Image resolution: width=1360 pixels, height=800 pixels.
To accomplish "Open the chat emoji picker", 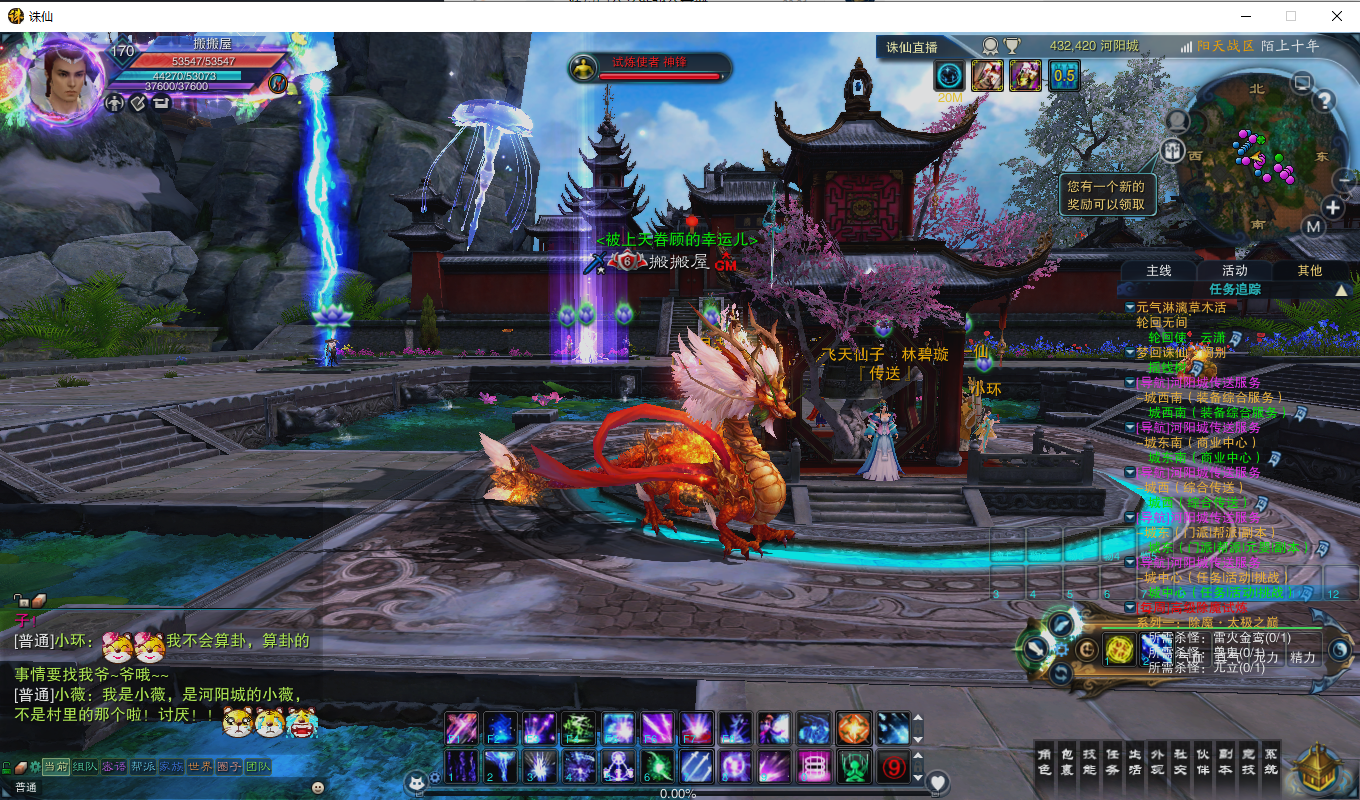I will point(318,788).
